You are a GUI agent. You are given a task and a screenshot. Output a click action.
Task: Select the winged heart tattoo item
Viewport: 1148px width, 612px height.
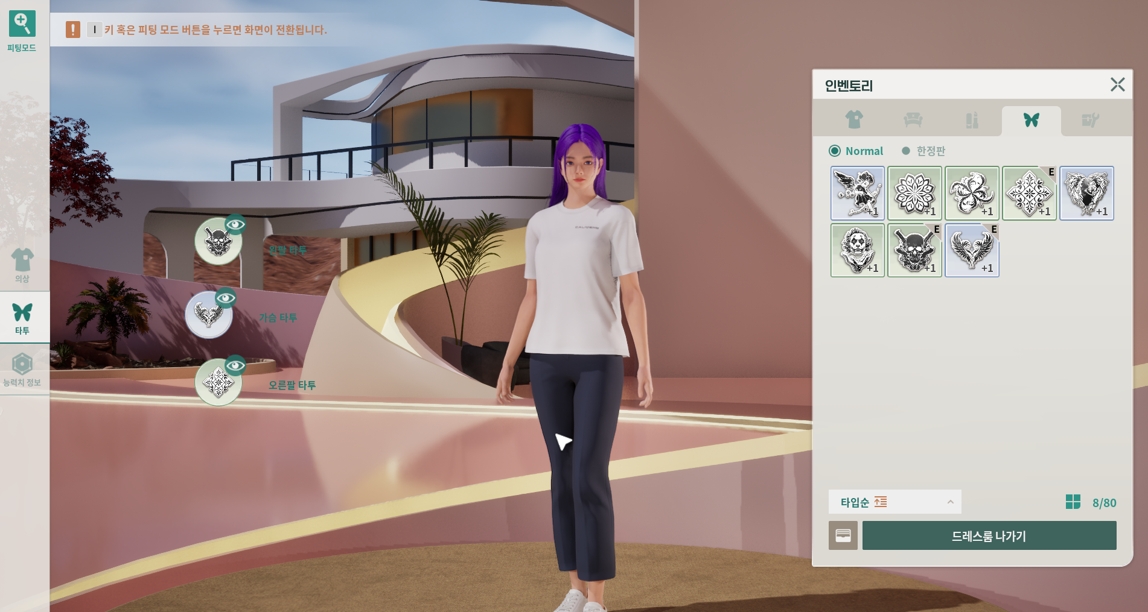pos(1086,193)
